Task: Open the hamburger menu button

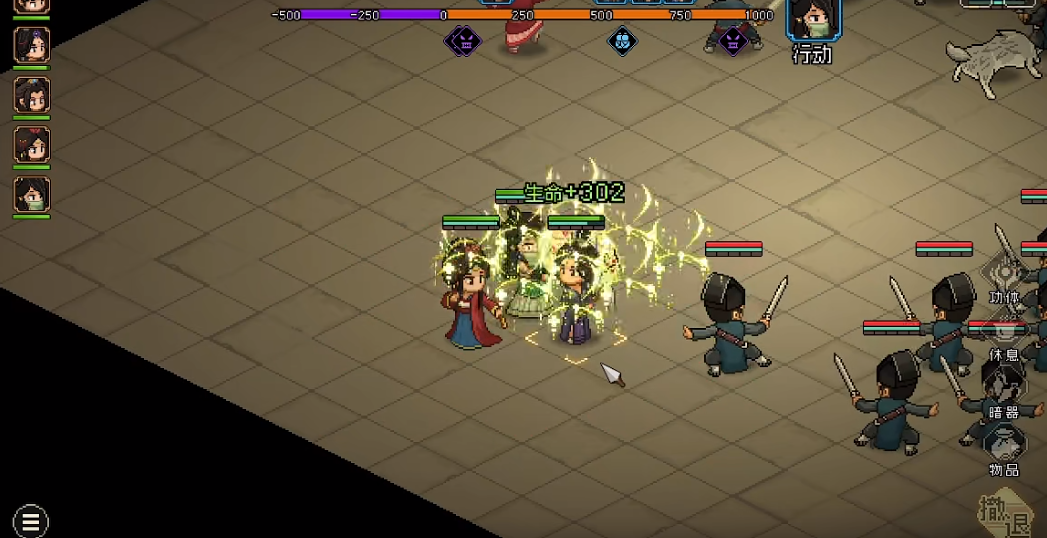Action: pos(31,521)
